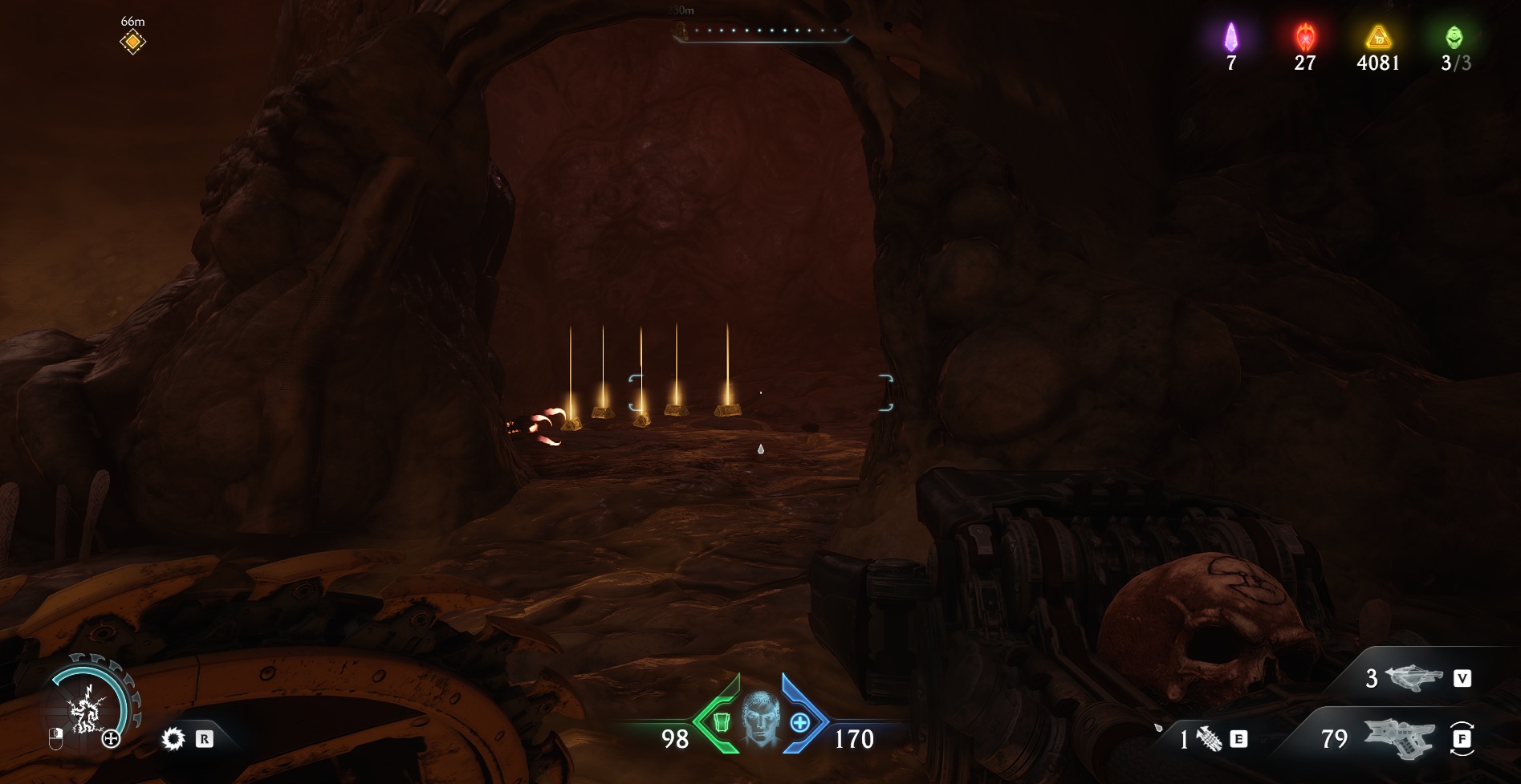Select the blue health cross icon

(799, 722)
